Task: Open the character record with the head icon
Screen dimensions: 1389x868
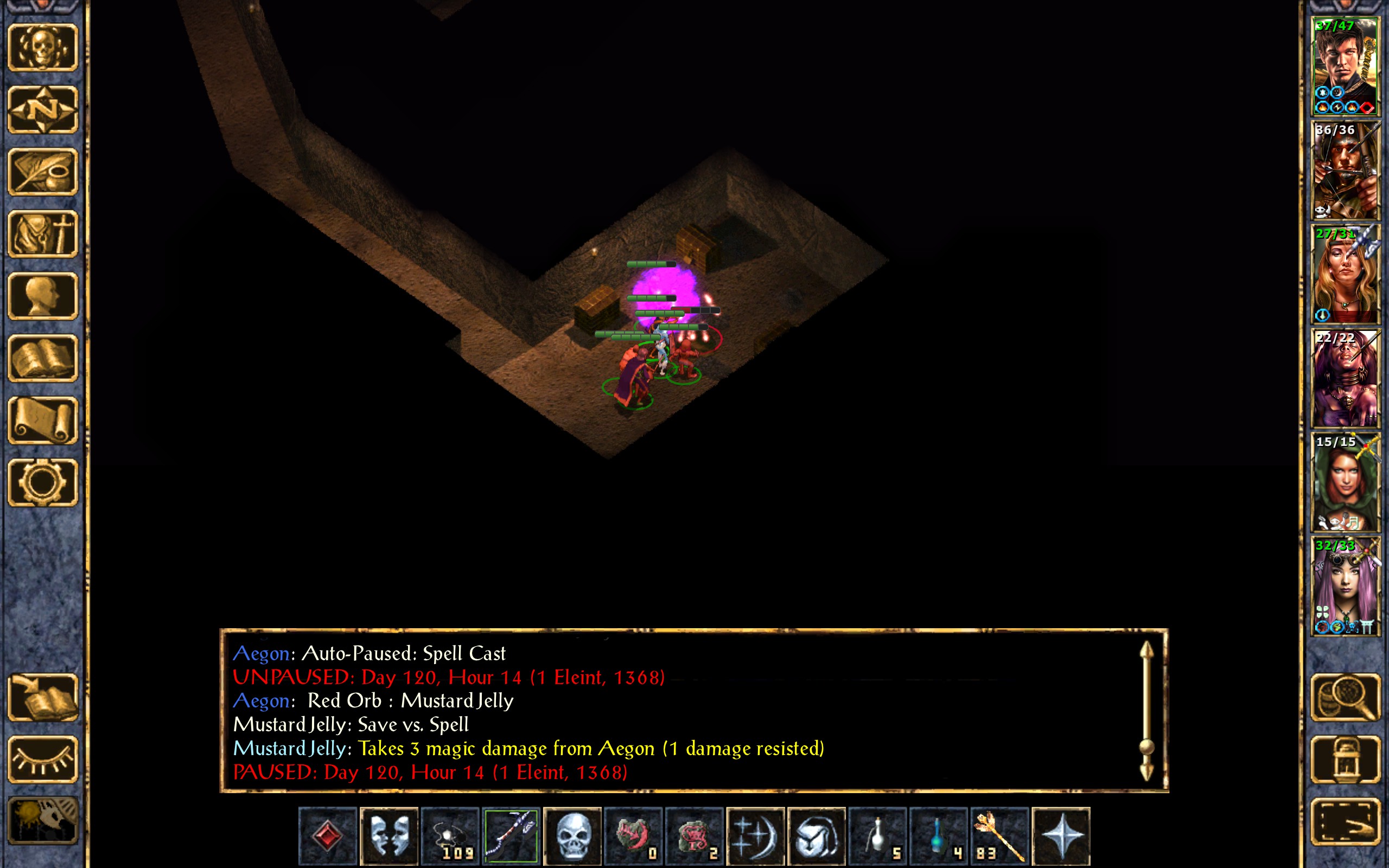Action: pos(43,296)
